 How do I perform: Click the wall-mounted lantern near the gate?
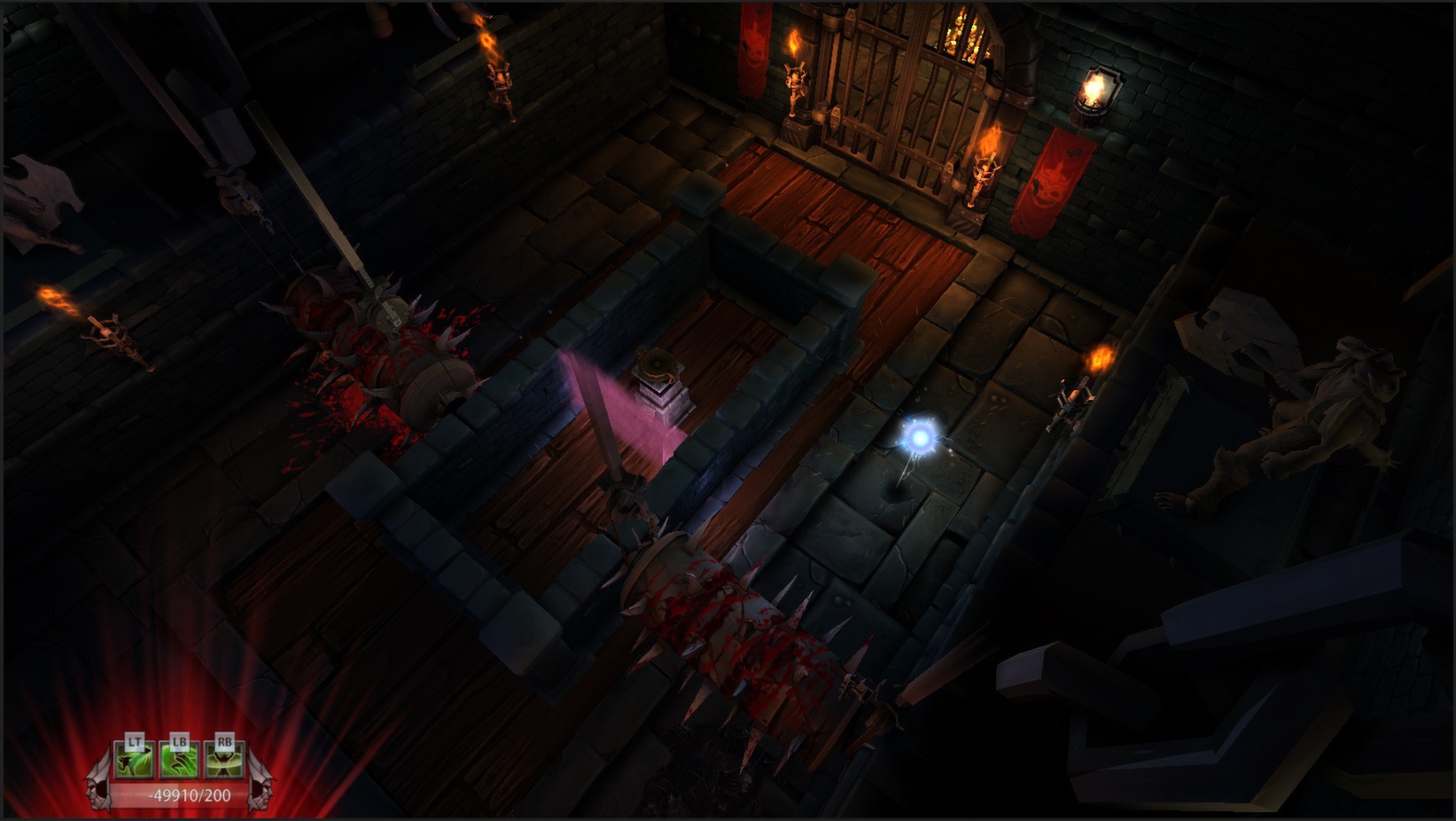click(1096, 93)
